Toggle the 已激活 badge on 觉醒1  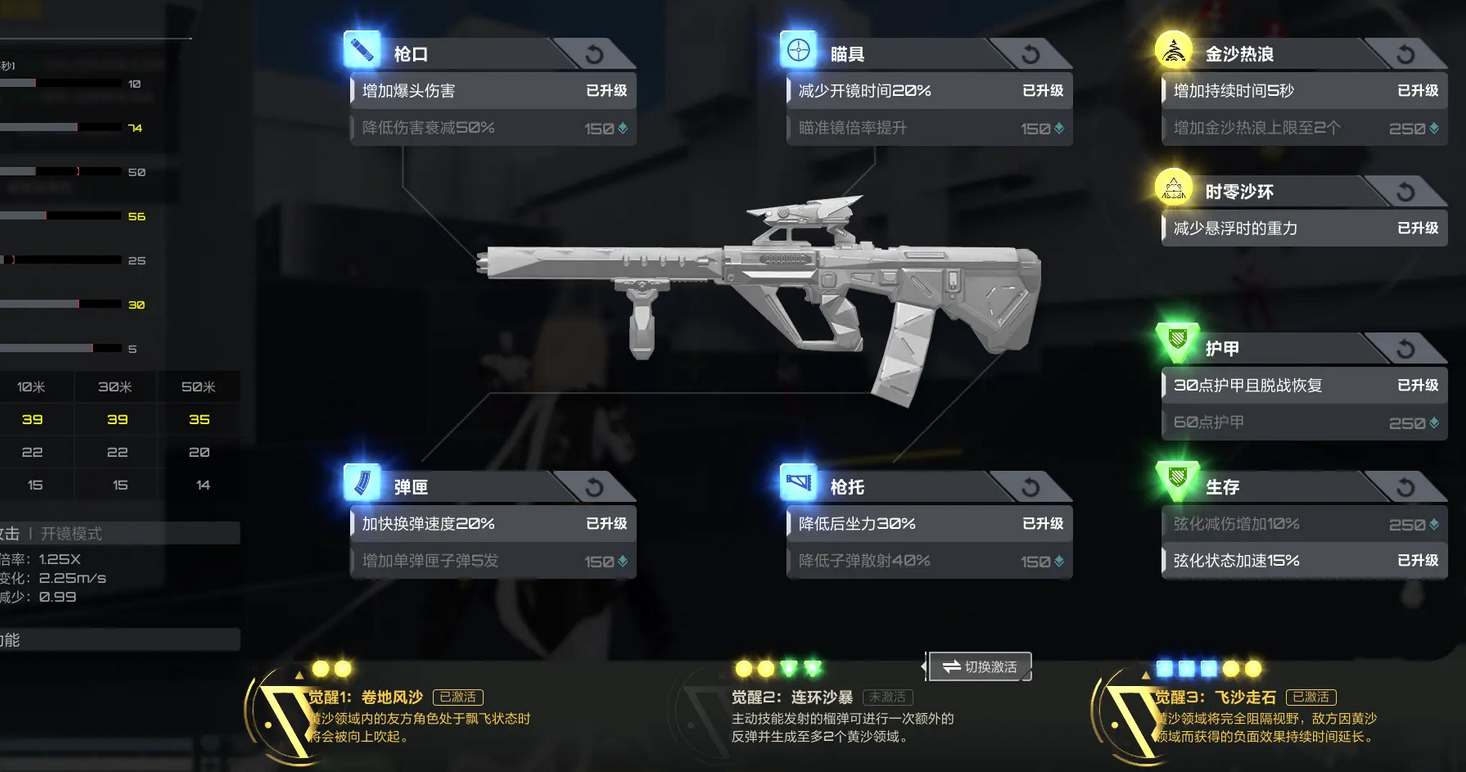458,696
